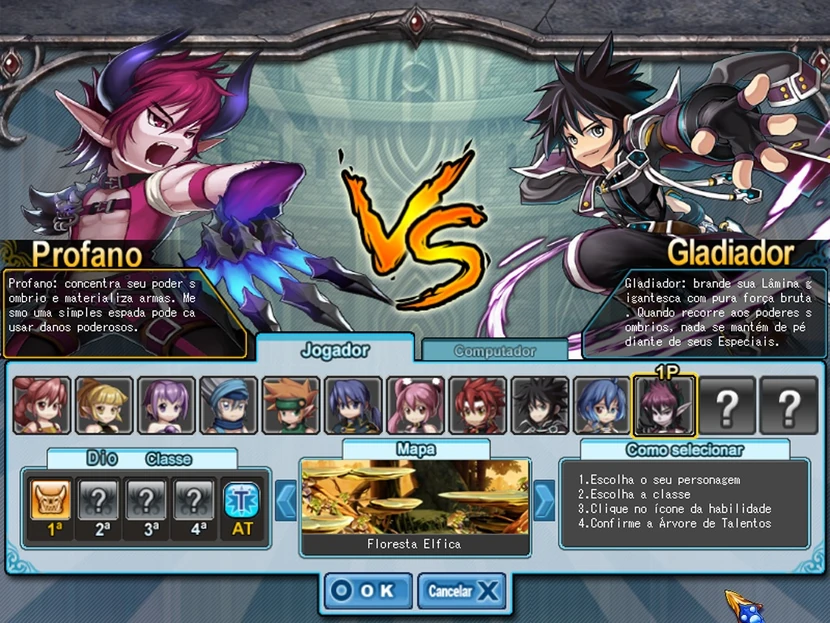Choose the Floresta Elfica map thumbnail
Image resolution: width=830 pixels, height=623 pixels.
click(x=416, y=497)
